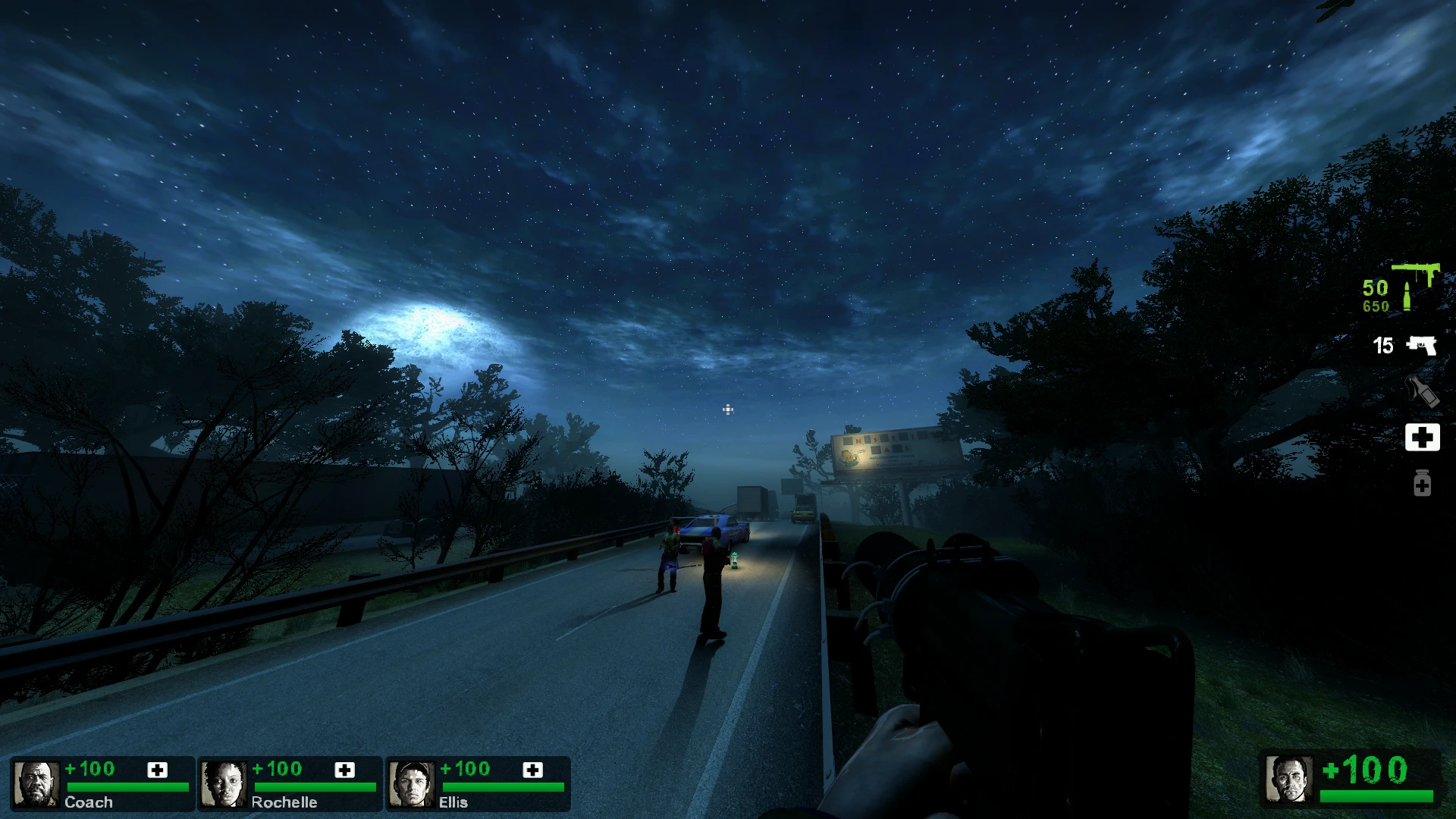Click the crosshair at screen center
The width and height of the screenshot is (1456, 819).
(x=728, y=409)
